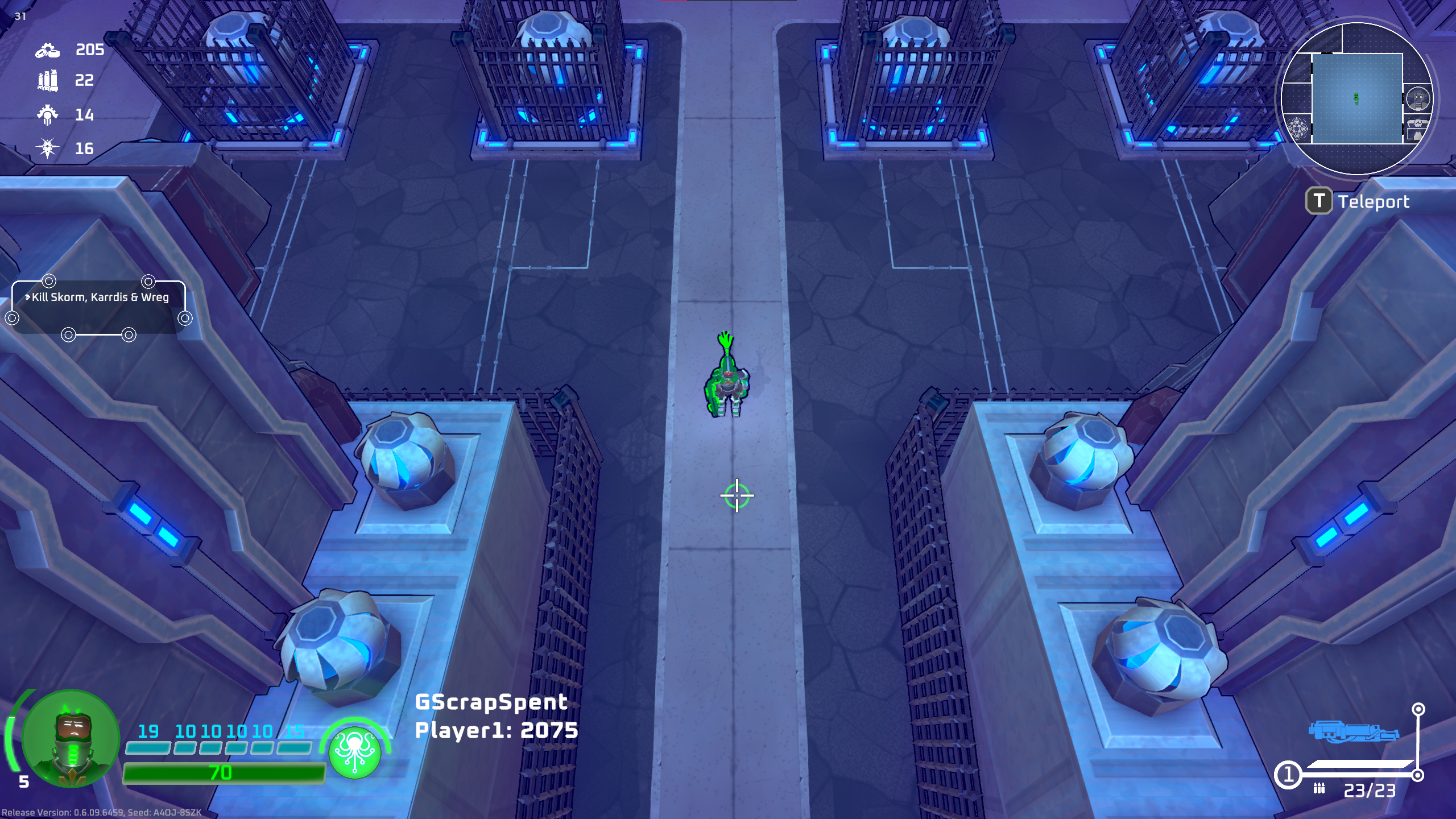1456x819 pixels.
Task: Click the spiked star resource icon
Action: [47, 148]
